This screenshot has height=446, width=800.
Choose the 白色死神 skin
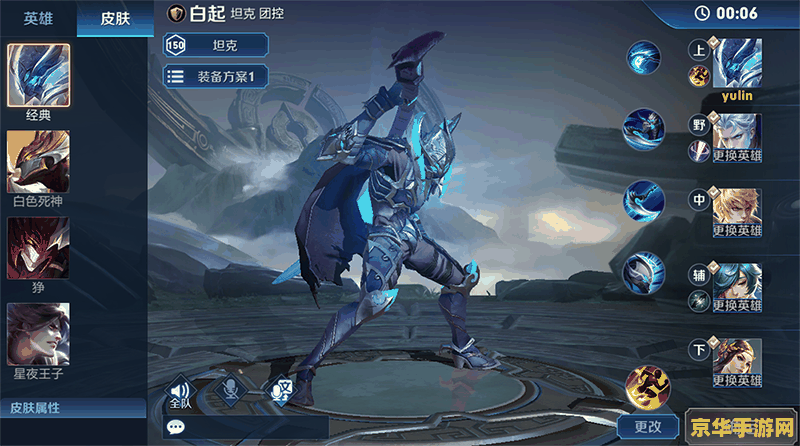click(x=38, y=161)
